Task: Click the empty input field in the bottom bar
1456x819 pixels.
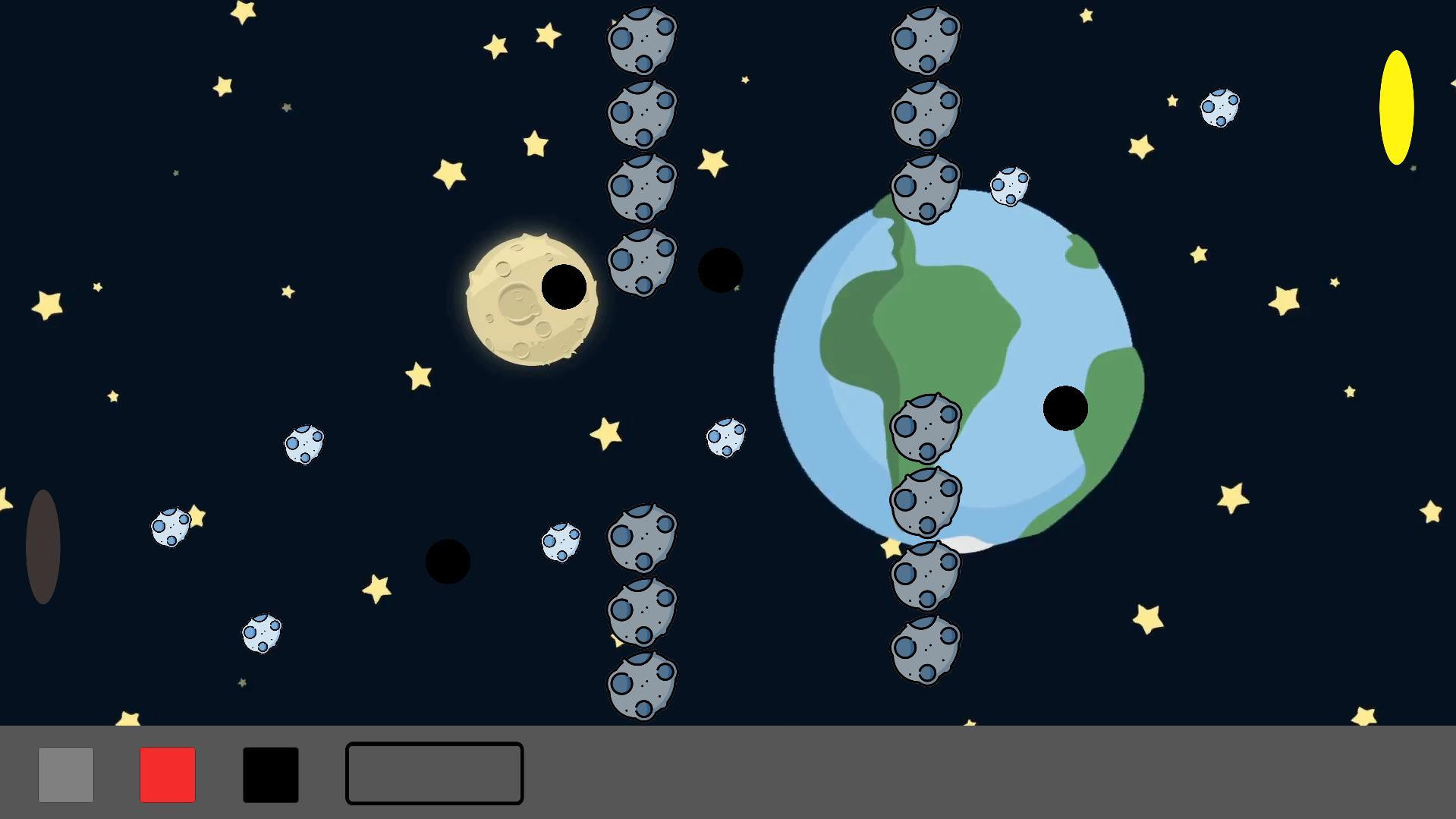Action: click(x=434, y=773)
